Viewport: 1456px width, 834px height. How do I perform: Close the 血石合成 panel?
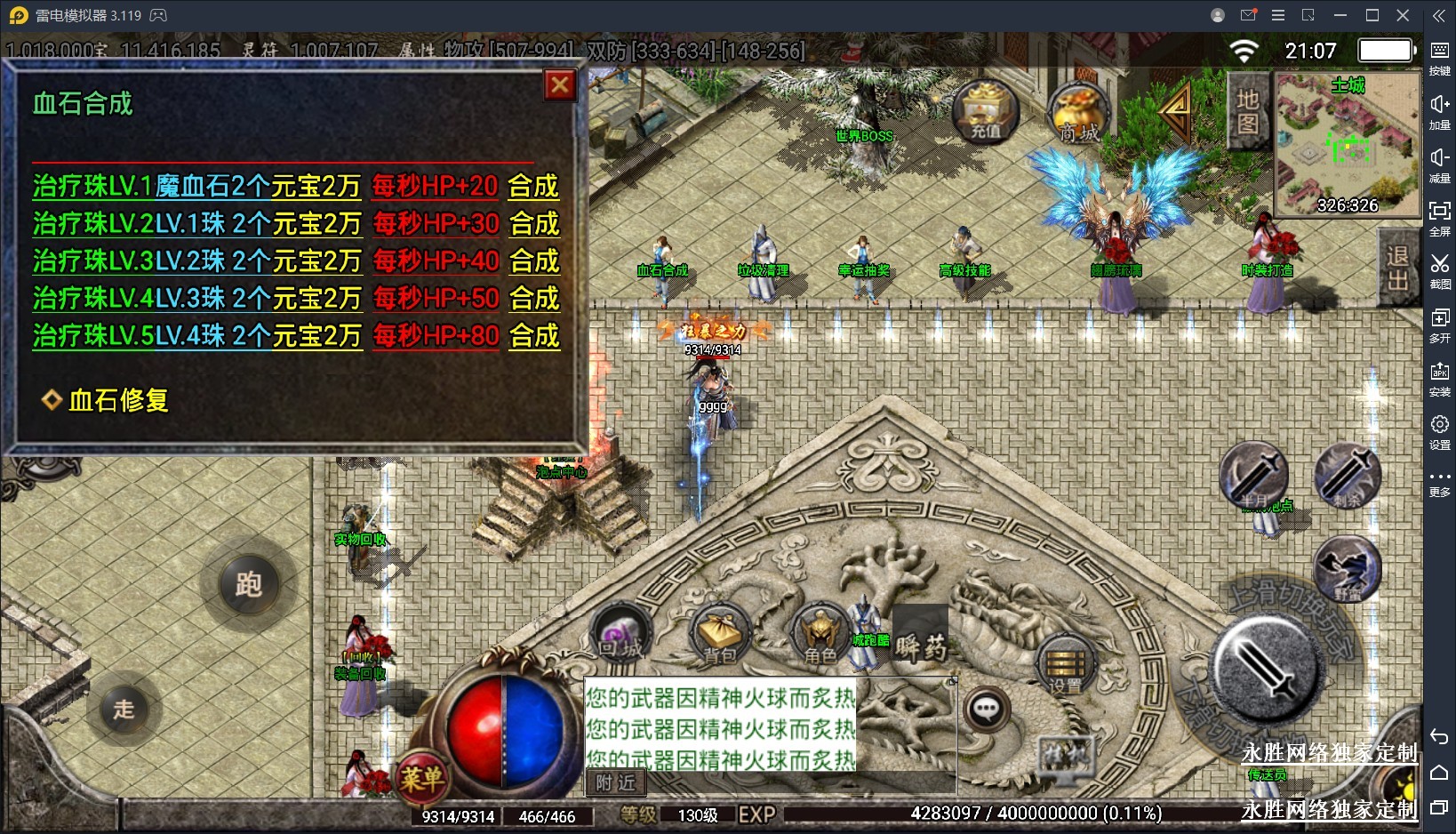tap(560, 85)
